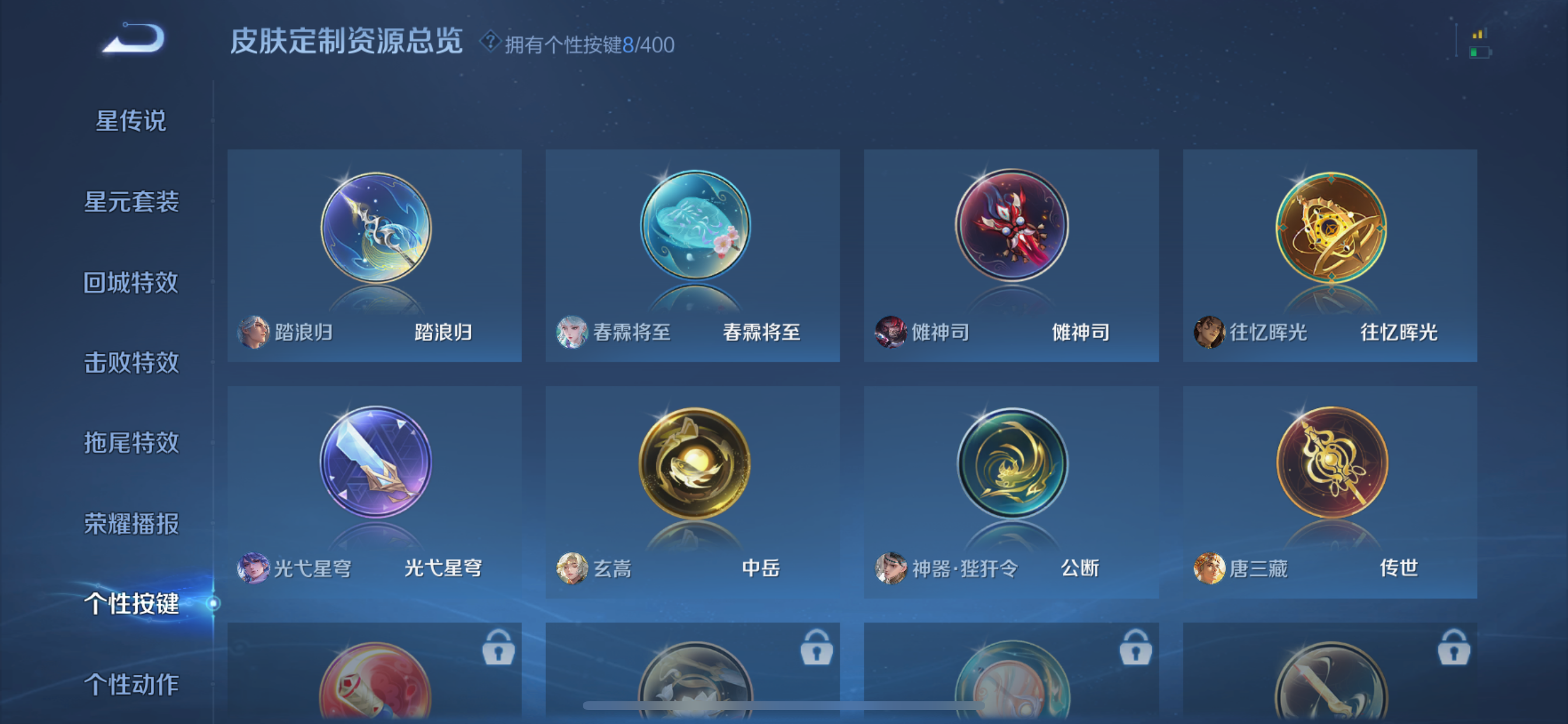Switch to the 星元套装 tab
Image resolution: width=1568 pixels, height=724 pixels.
click(x=131, y=203)
